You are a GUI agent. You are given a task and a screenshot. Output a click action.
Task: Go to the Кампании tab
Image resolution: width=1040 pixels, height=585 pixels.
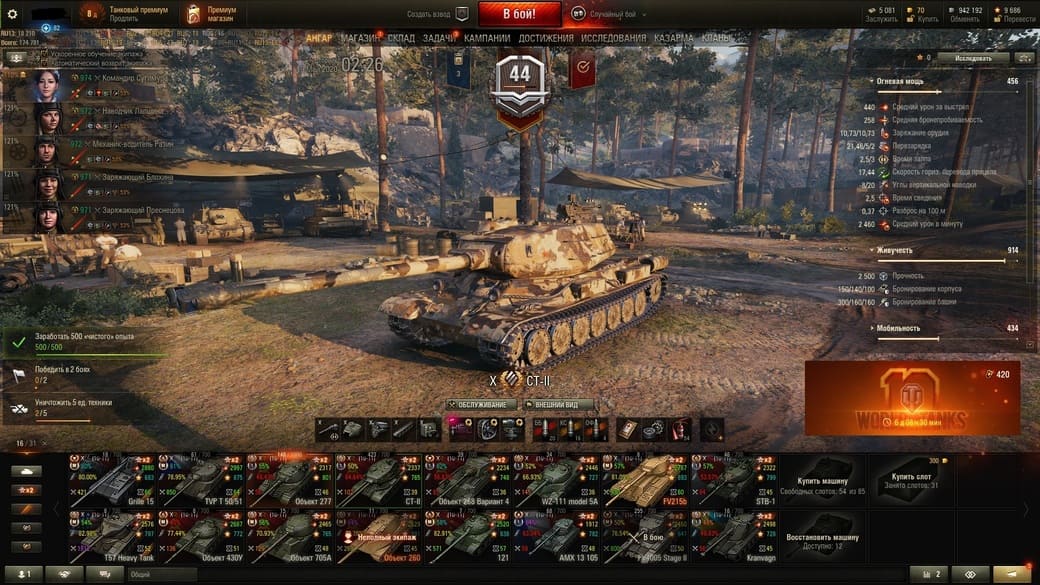(487, 38)
